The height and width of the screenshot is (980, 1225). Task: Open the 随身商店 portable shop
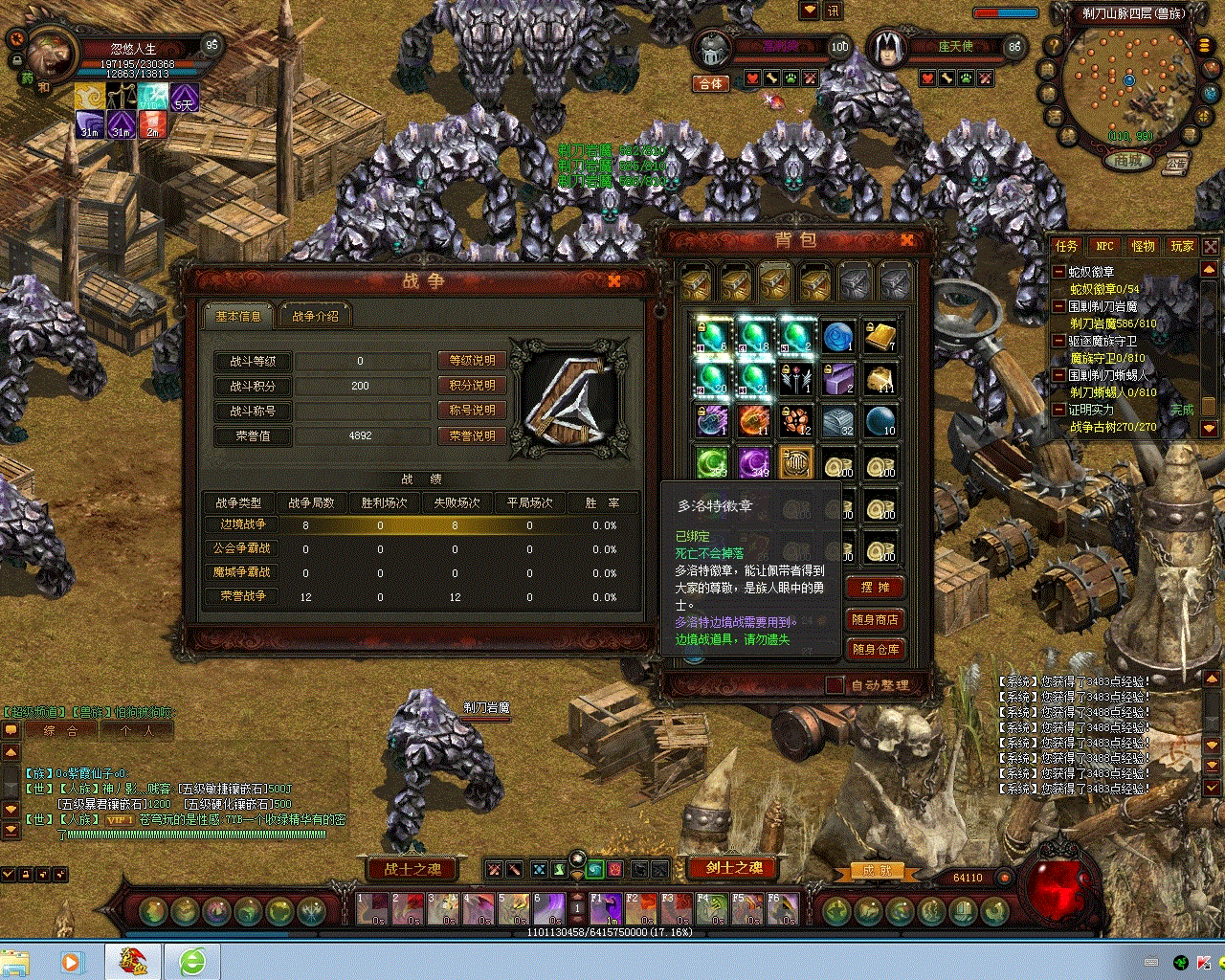pos(875,619)
